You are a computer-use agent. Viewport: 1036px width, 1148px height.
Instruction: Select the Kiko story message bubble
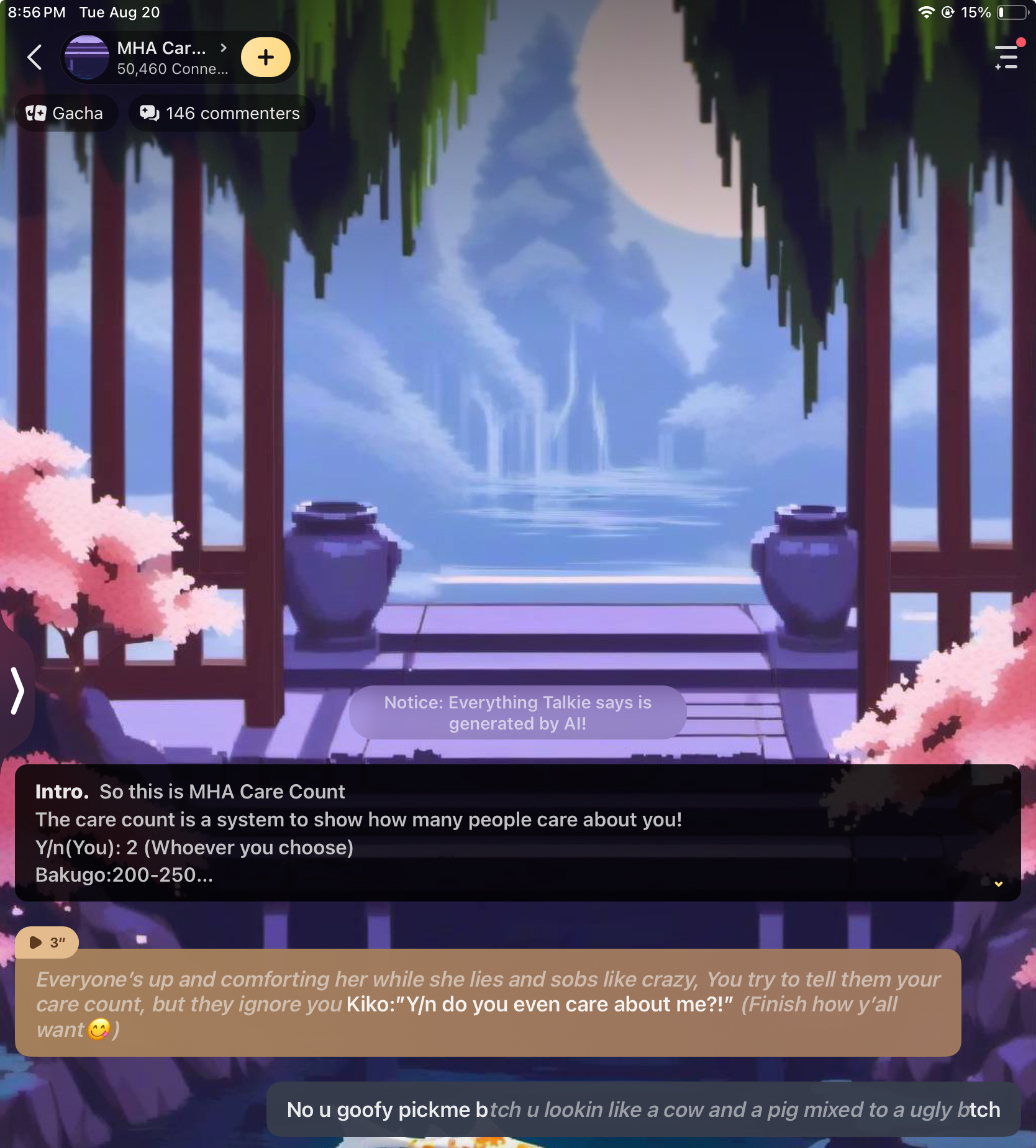tap(488, 1003)
